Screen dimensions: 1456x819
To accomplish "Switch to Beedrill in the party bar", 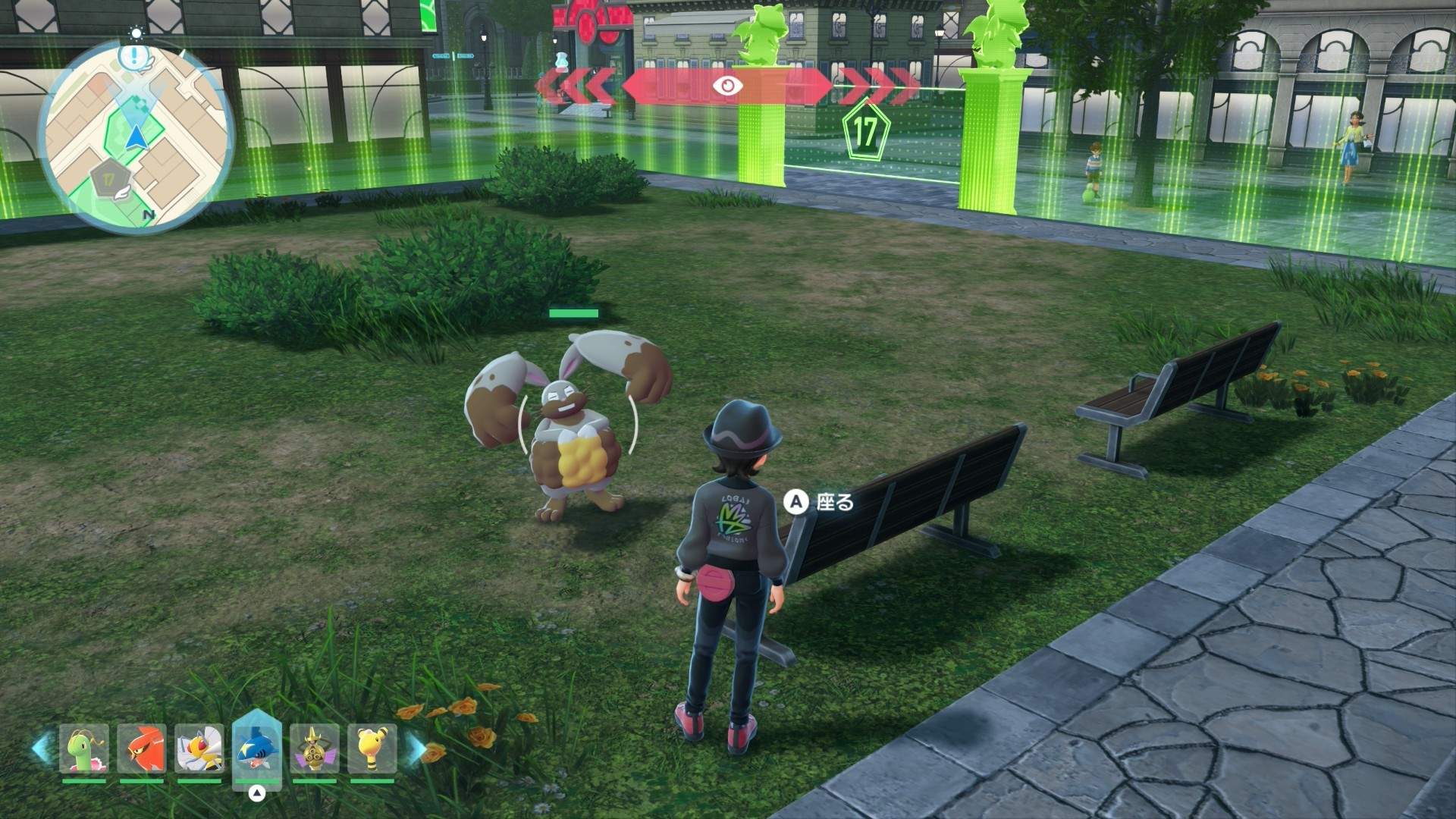I will pos(199,748).
